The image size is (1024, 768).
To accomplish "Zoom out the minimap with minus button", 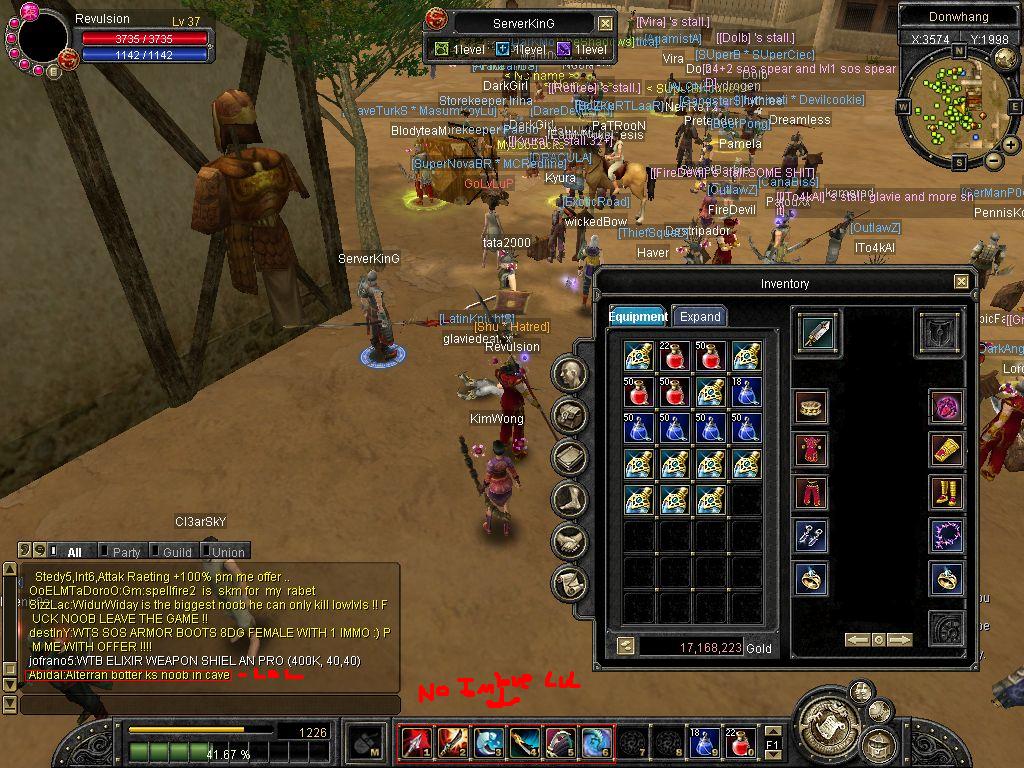I will click(x=992, y=161).
